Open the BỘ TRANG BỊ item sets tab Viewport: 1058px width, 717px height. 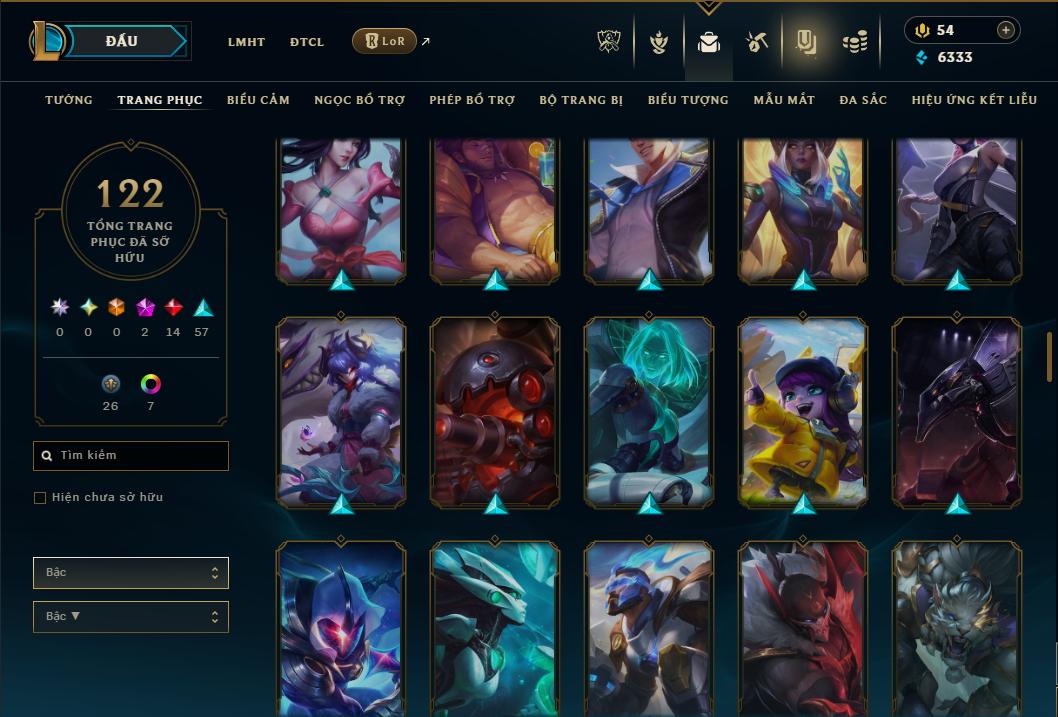point(581,100)
